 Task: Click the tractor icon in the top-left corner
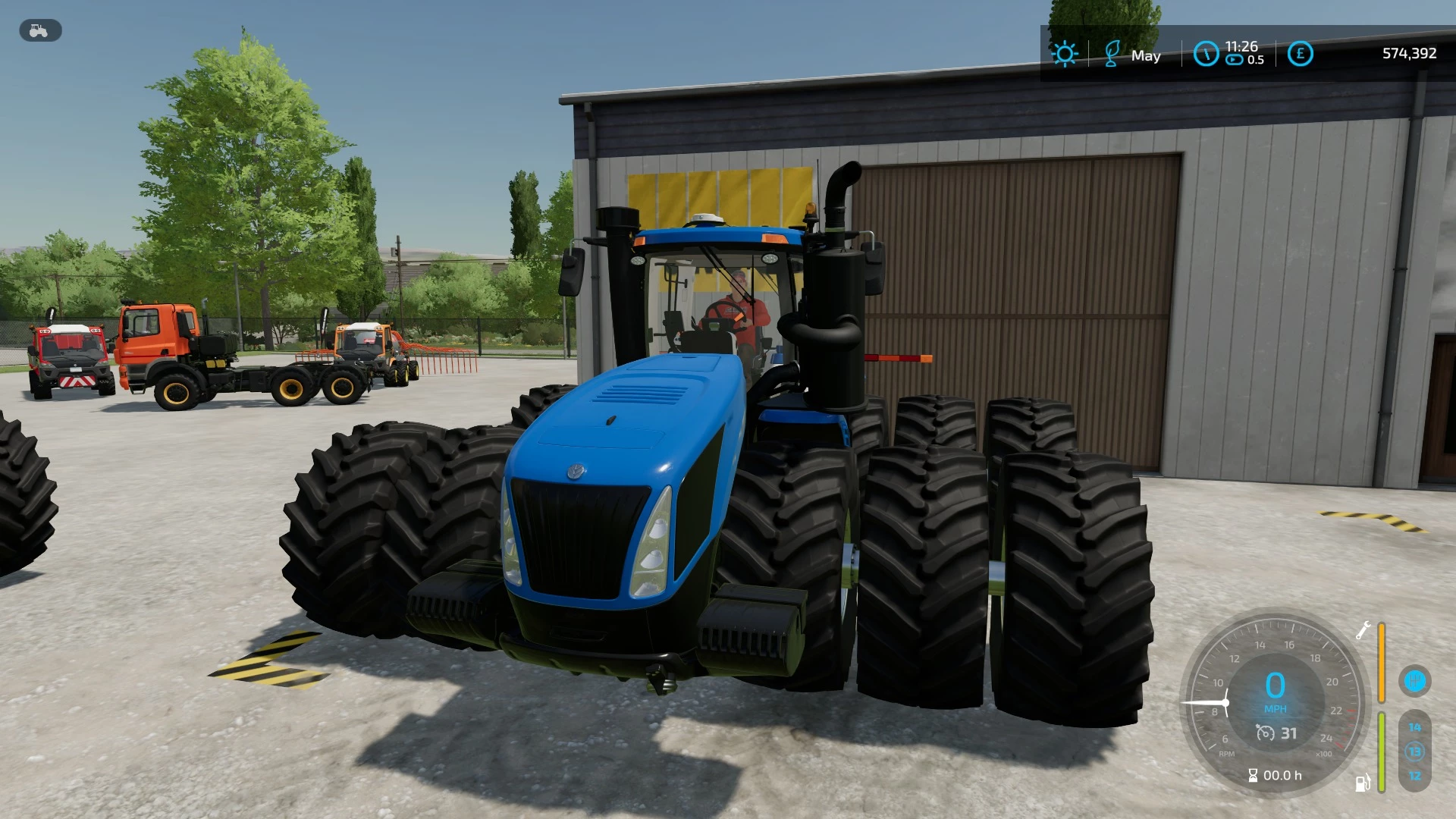[x=39, y=30]
